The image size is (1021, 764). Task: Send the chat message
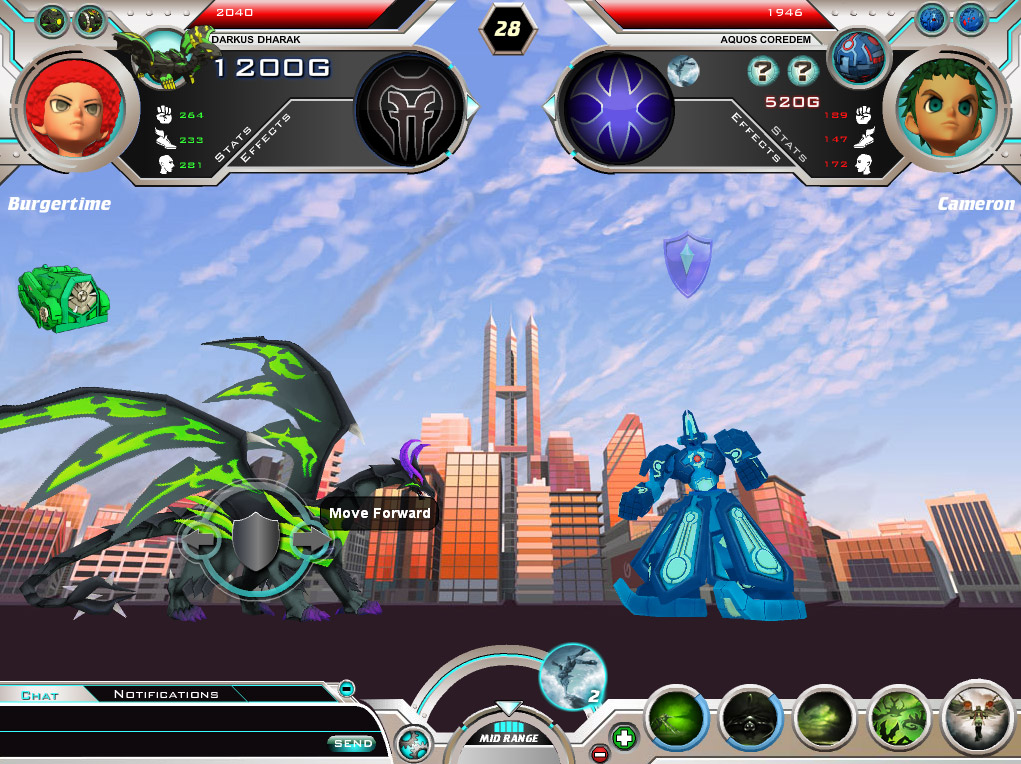point(352,743)
